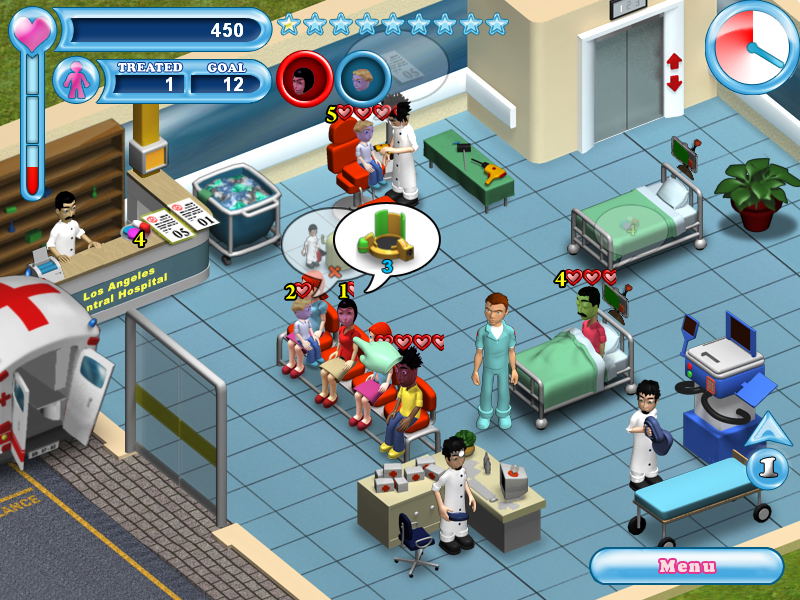Viewport: 800px width, 600px height.
Task: Click the blue up-arrow floor button
Action: point(765,431)
